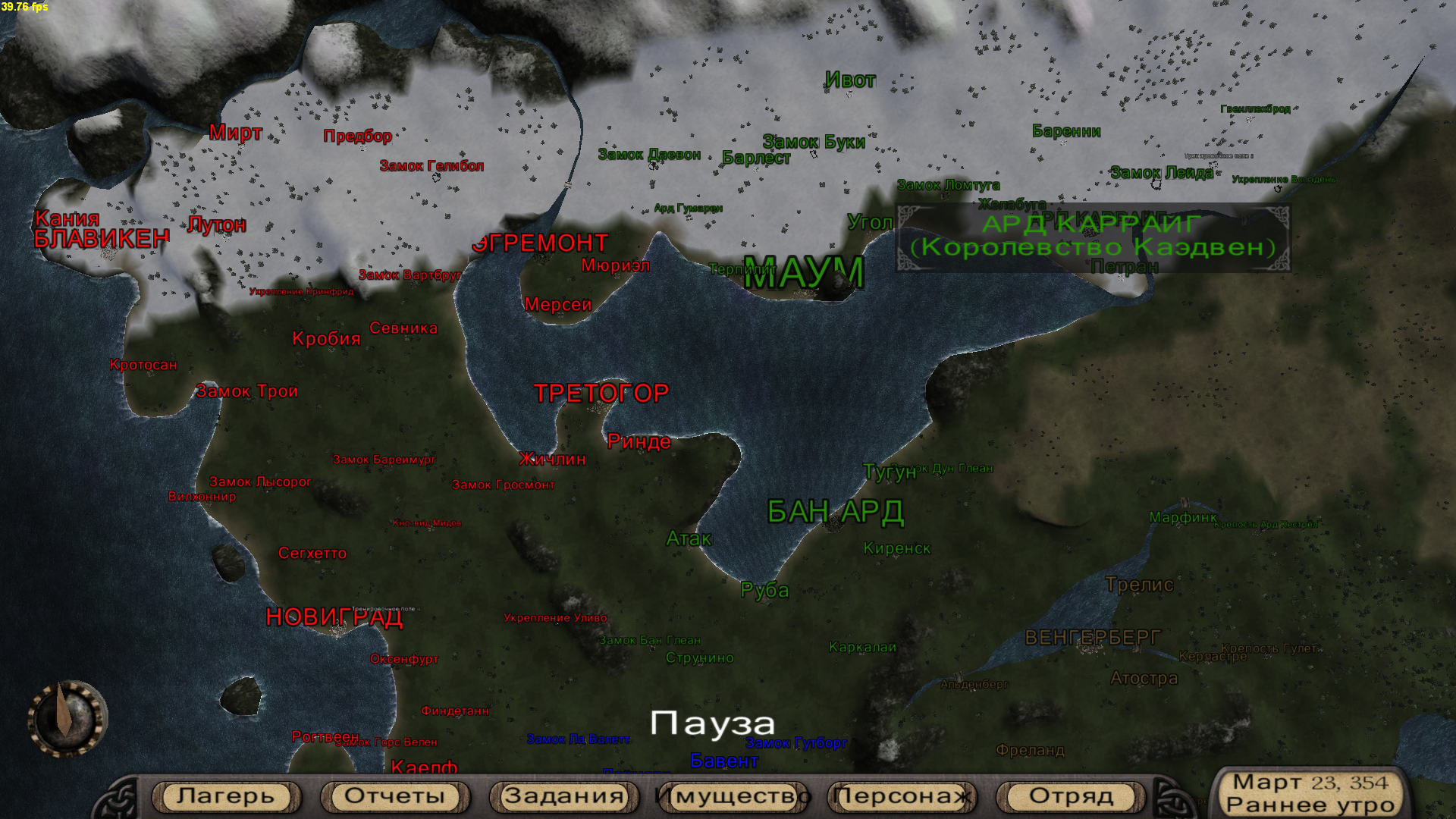Click the ВЕНГЕРБЕРГ town label
Viewport: 1456px width, 819px height.
point(1092,638)
